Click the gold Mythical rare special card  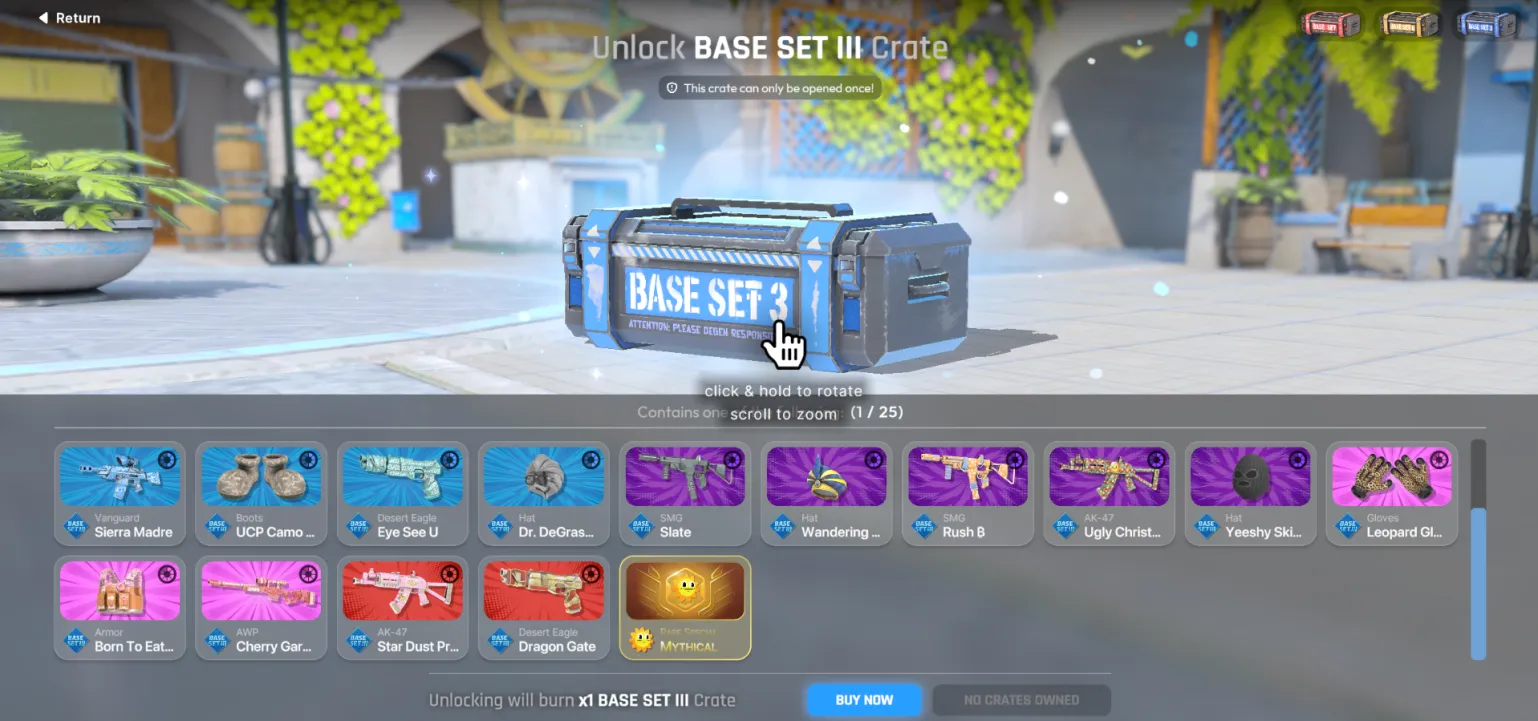point(685,608)
